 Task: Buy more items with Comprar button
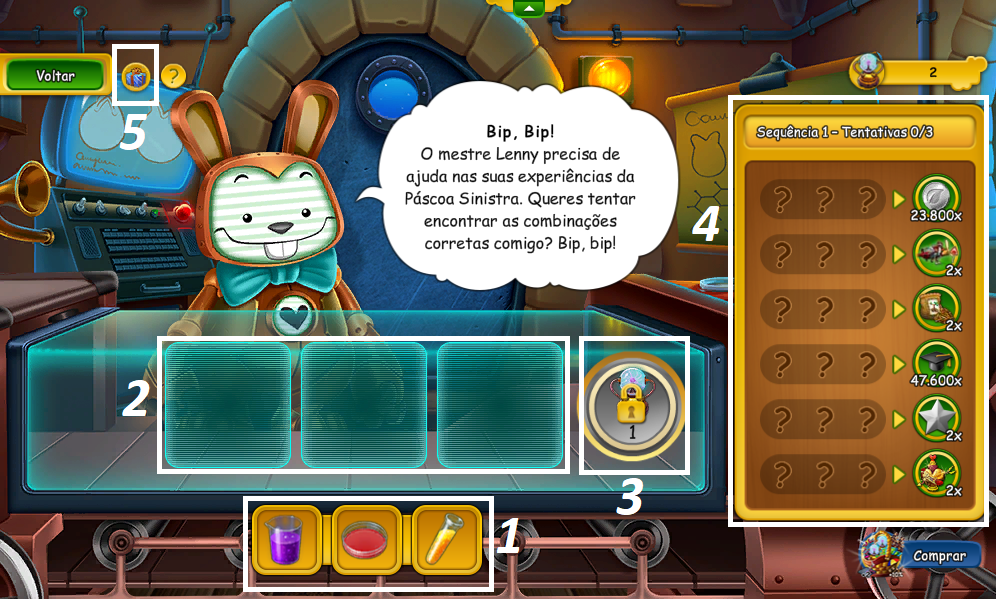coord(937,556)
